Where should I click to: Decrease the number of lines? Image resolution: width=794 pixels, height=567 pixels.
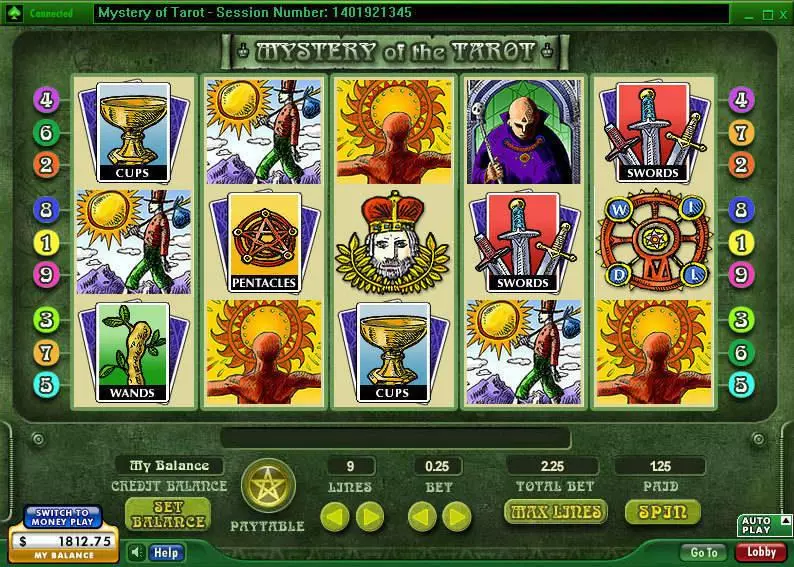click(334, 516)
